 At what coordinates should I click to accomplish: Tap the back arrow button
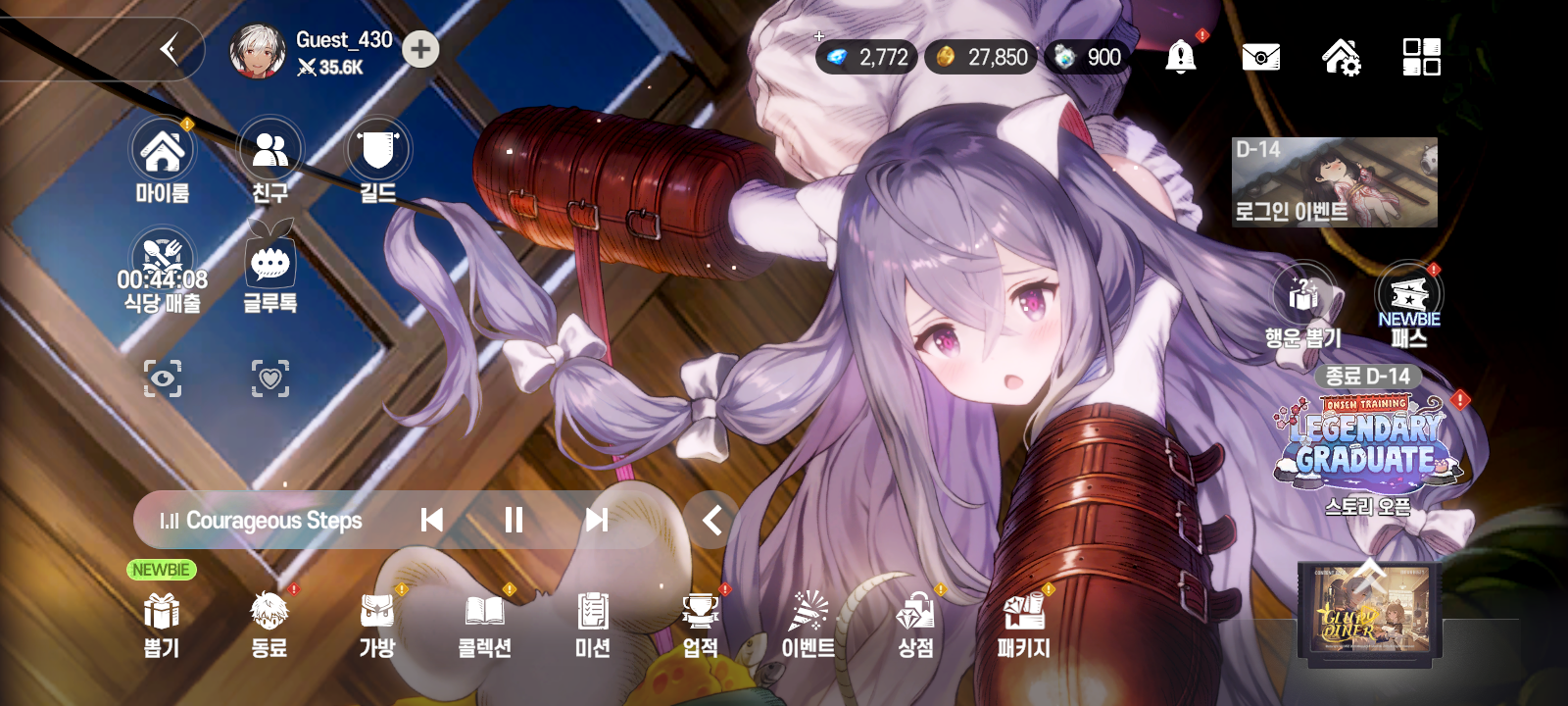point(170,49)
